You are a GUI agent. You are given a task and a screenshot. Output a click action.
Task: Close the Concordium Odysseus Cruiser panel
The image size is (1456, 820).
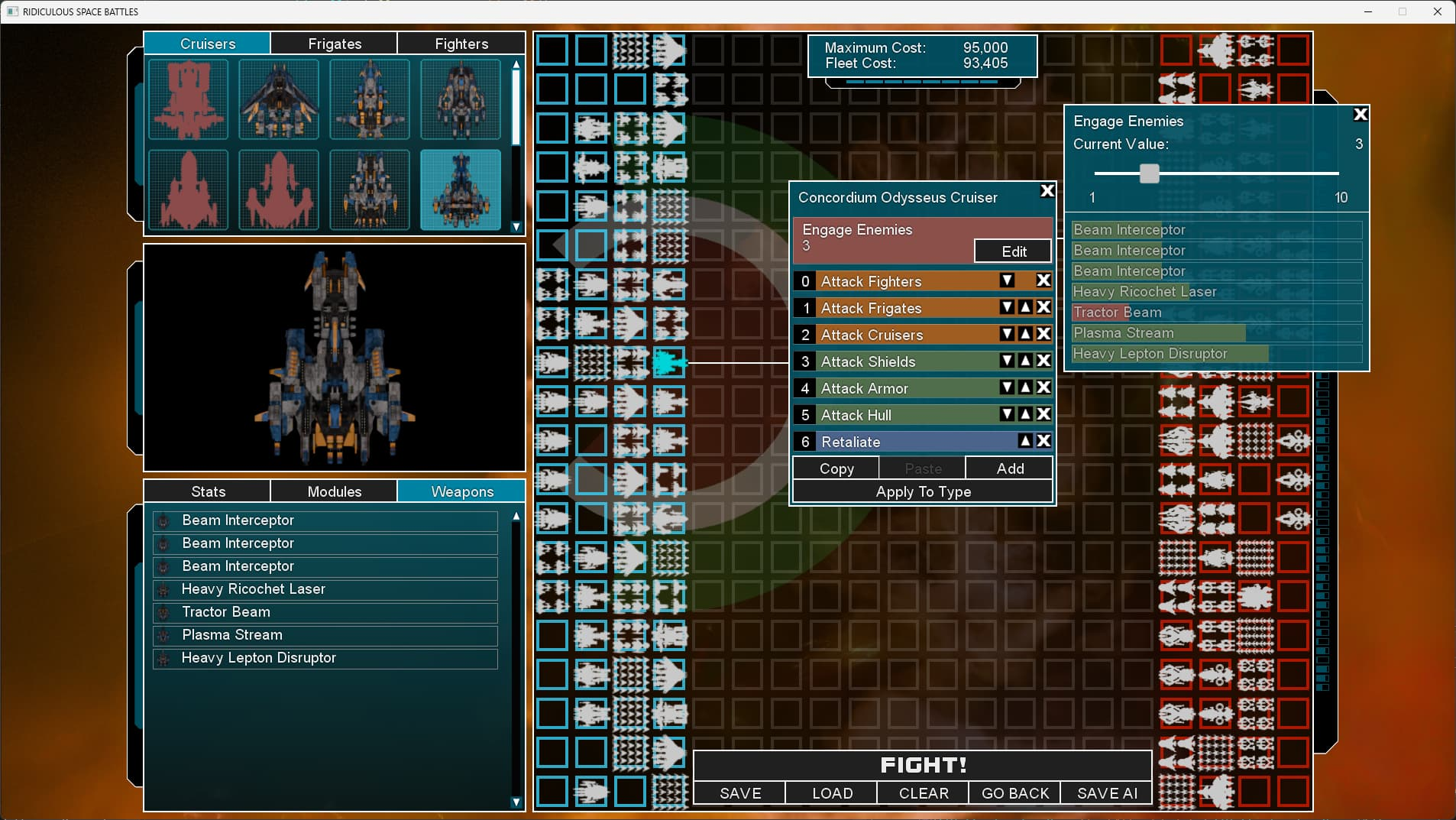1047,191
